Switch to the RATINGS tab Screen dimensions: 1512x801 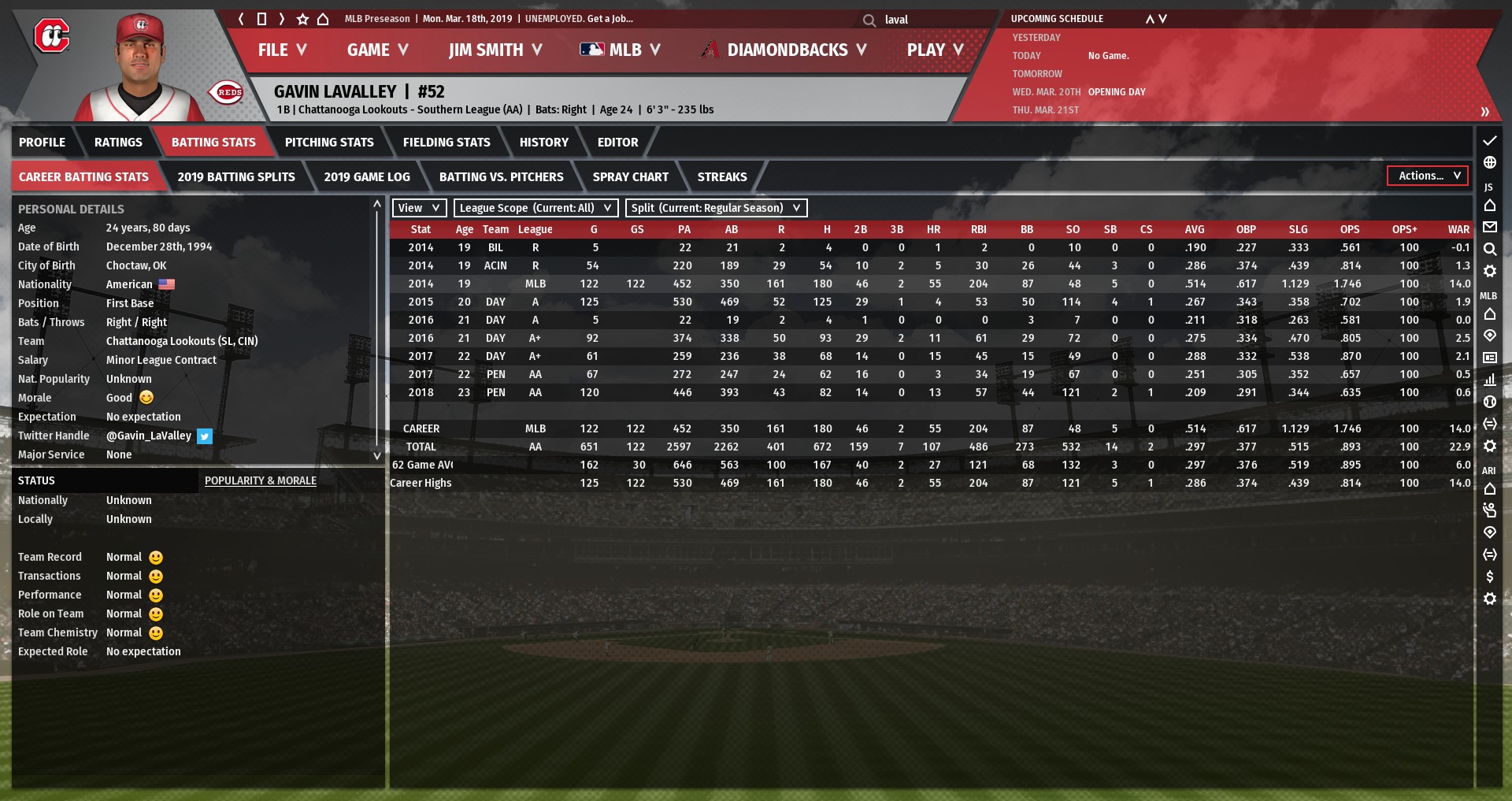point(118,143)
